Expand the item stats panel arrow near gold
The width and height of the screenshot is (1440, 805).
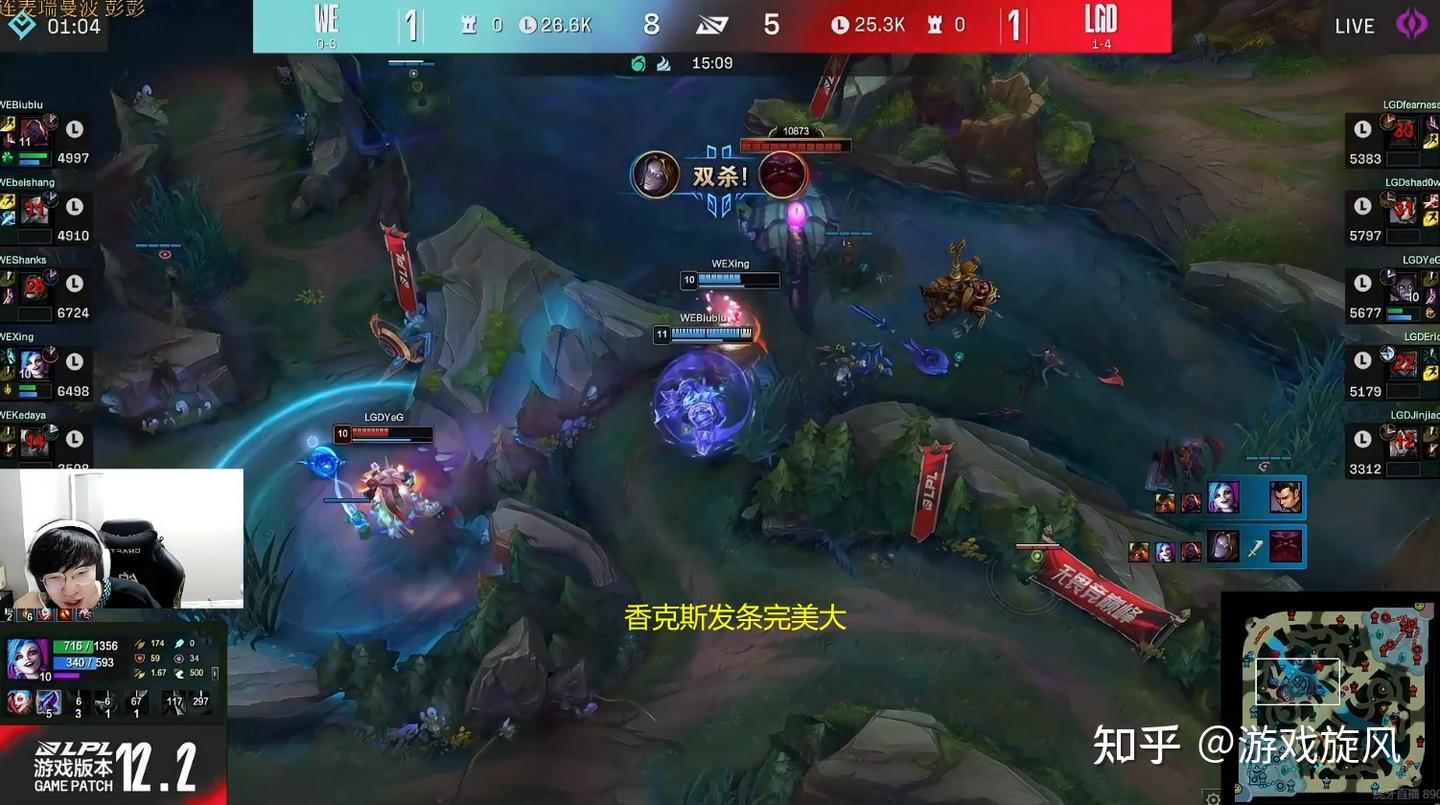[x=215, y=674]
